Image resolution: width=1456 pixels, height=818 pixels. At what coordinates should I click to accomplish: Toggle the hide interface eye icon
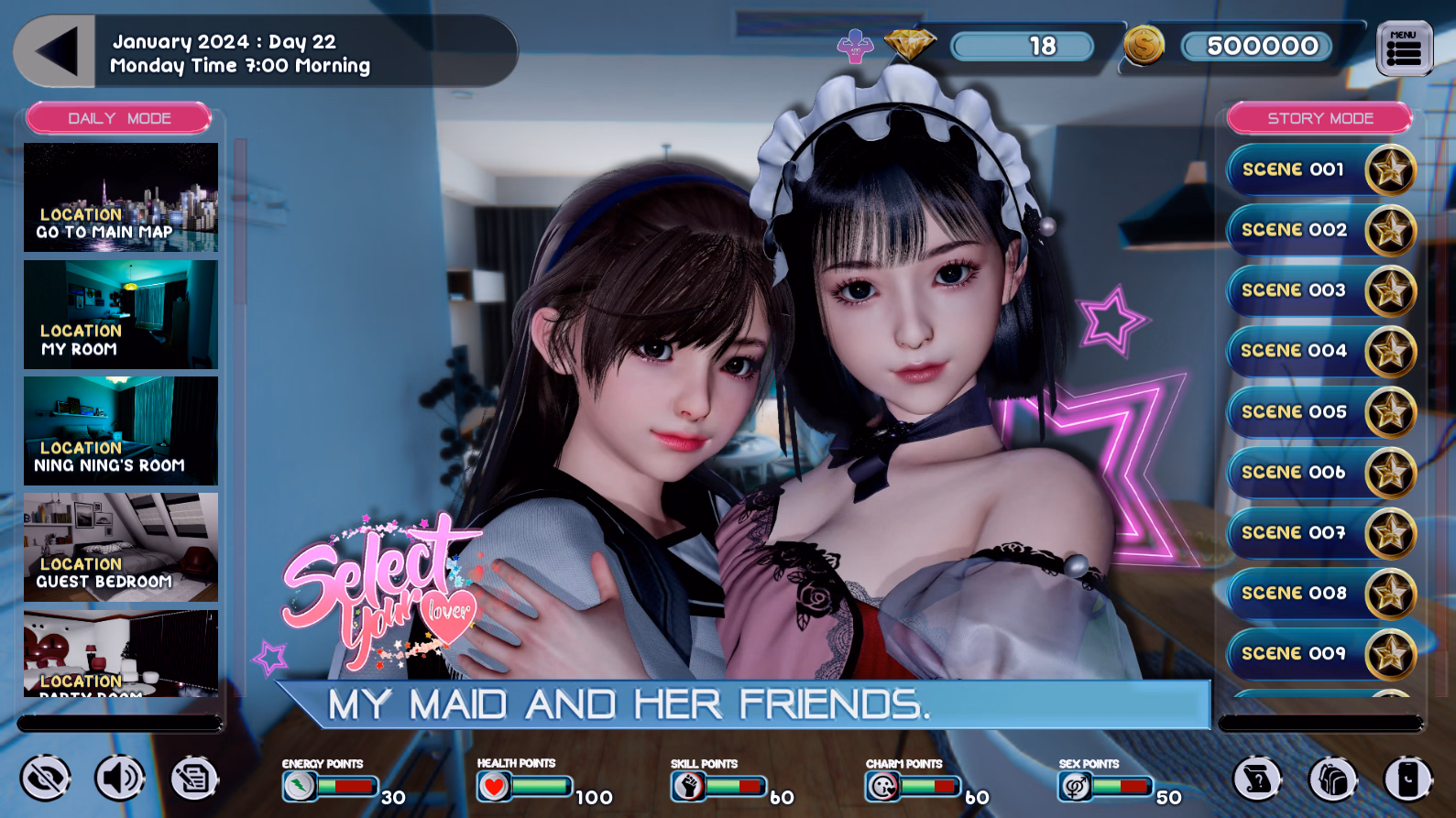tap(46, 780)
